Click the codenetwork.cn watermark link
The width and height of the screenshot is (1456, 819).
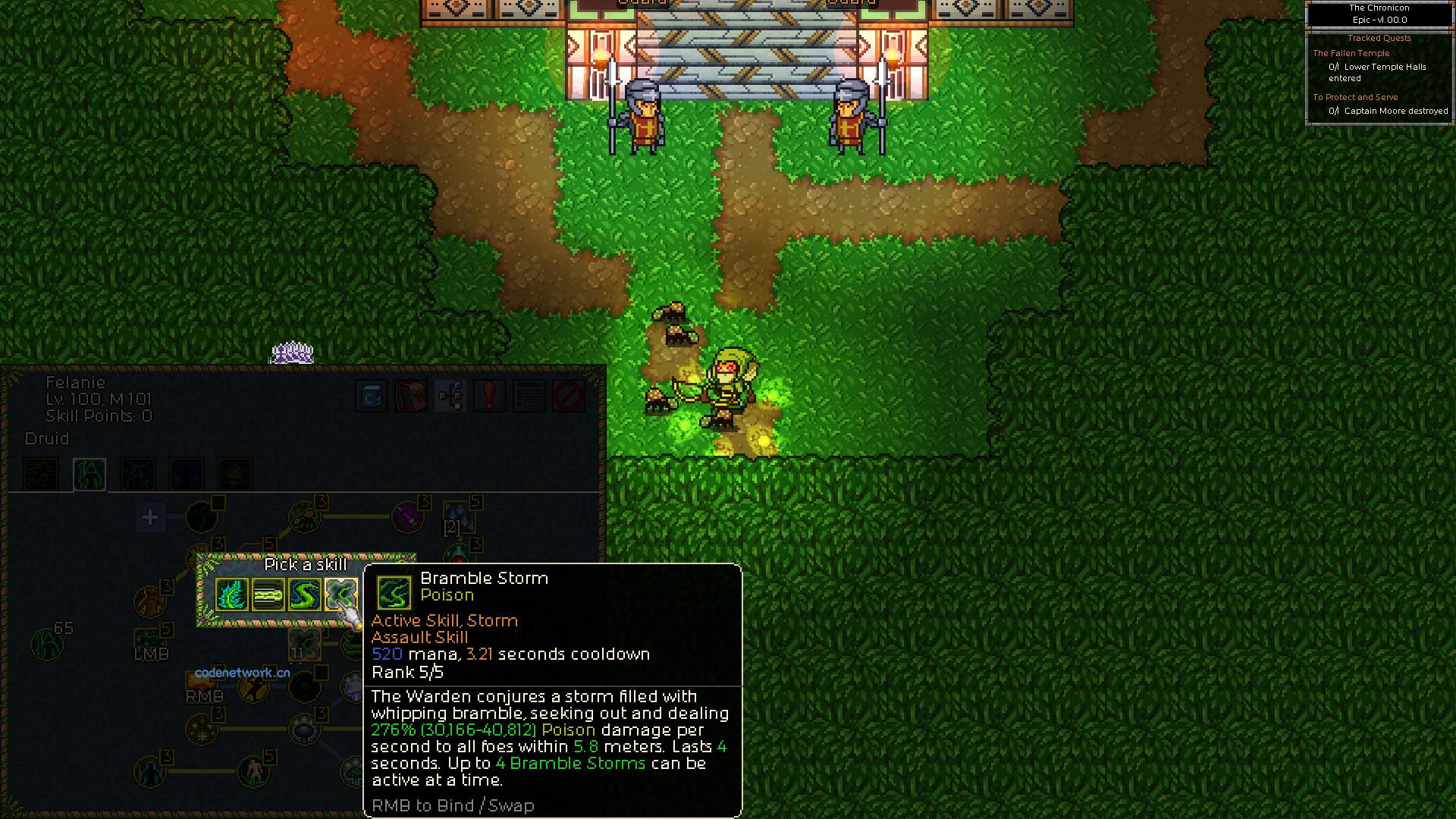click(x=241, y=673)
